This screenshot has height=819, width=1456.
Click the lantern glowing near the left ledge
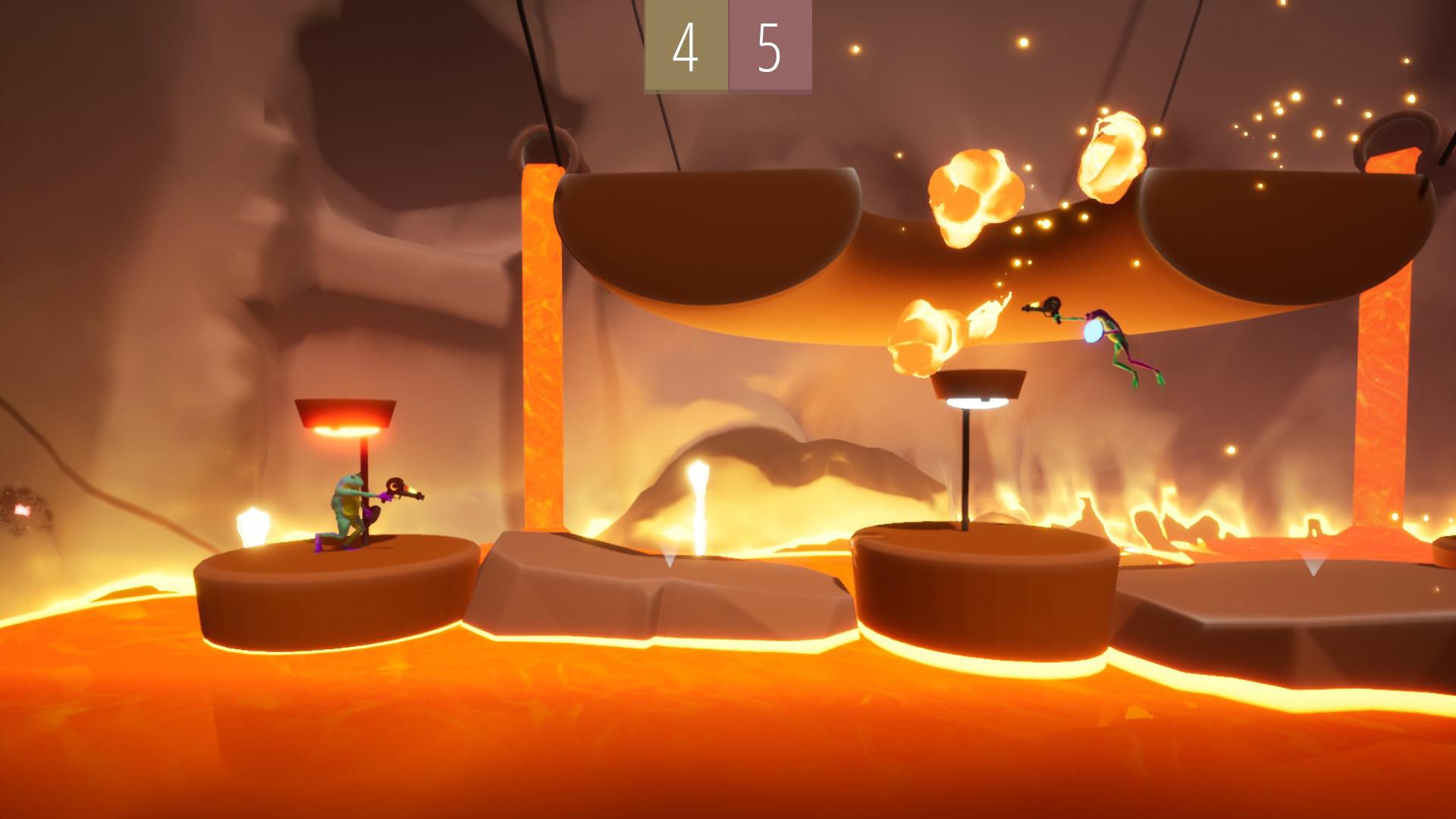[x=254, y=523]
